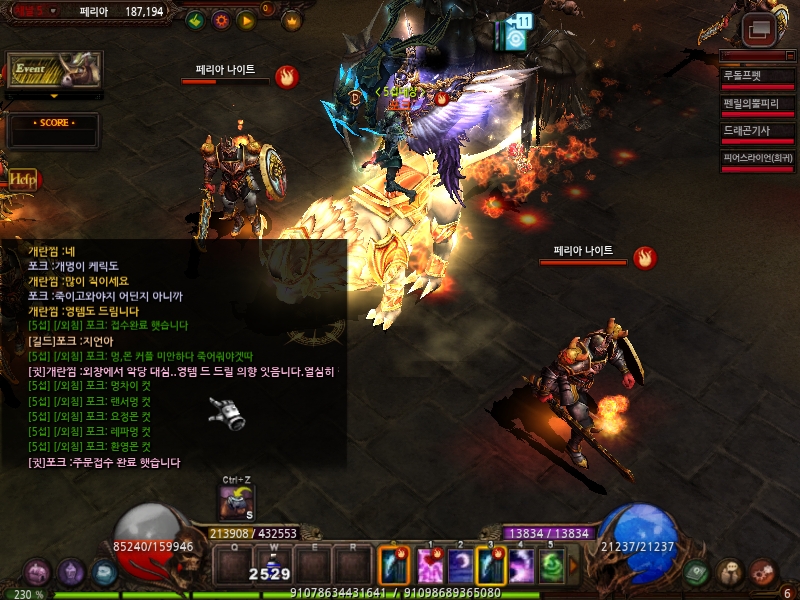Open the crown icon menu
Image resolution: width=800 pixels, height=600 pixels.
292,19
